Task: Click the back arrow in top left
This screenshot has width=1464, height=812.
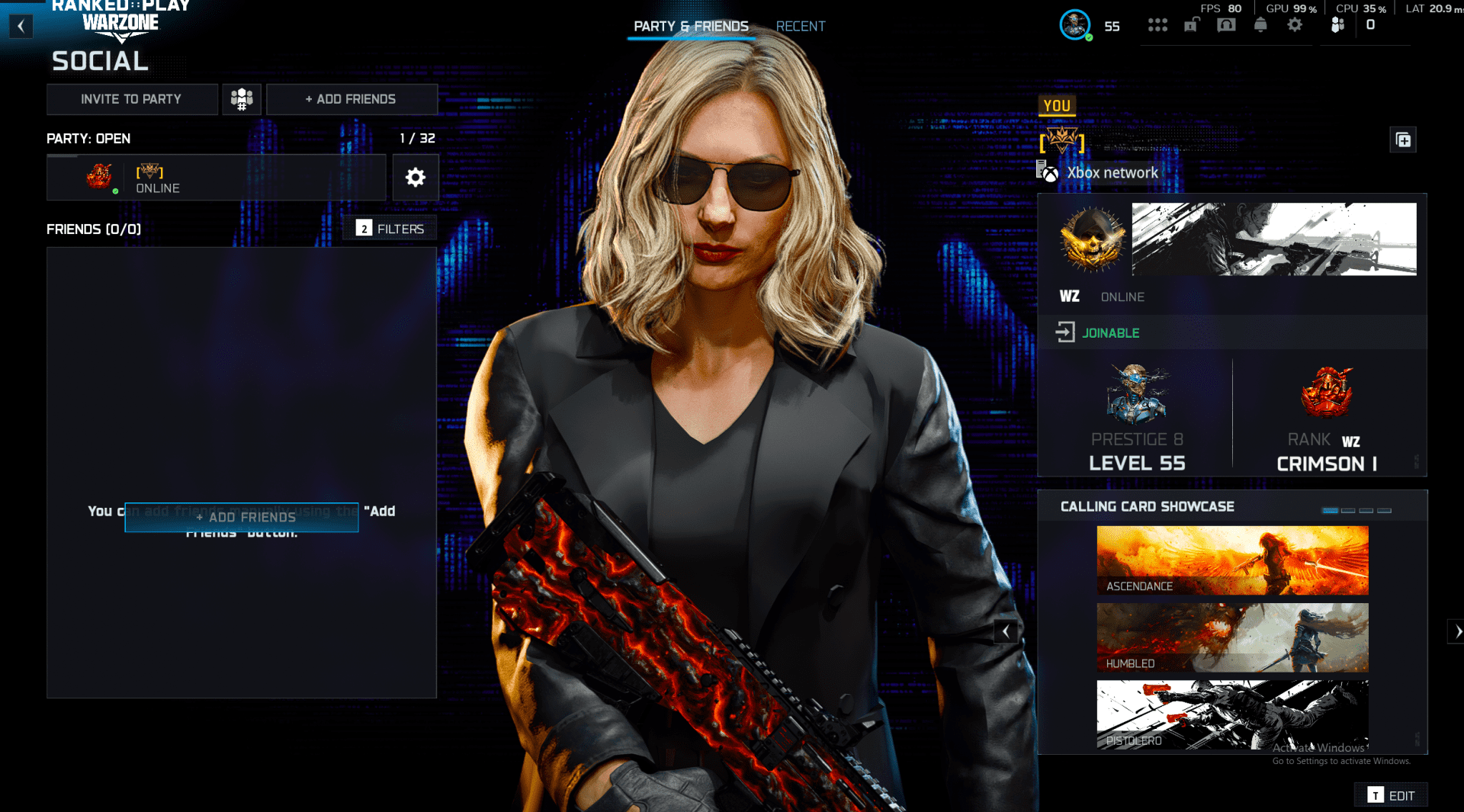Action: pos(21,25)
